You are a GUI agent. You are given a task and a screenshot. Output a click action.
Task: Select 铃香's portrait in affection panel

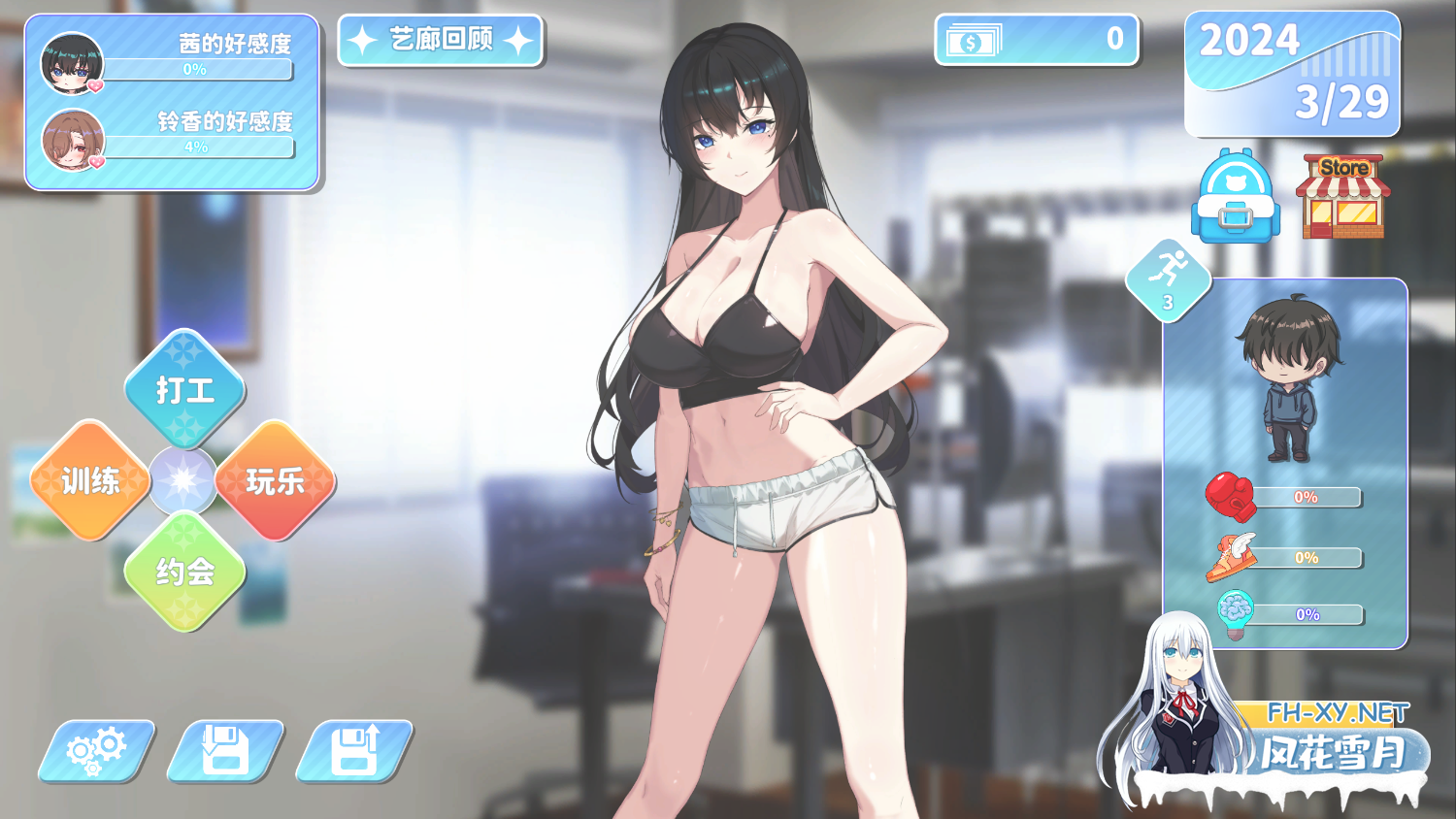[x=73, y=139]
